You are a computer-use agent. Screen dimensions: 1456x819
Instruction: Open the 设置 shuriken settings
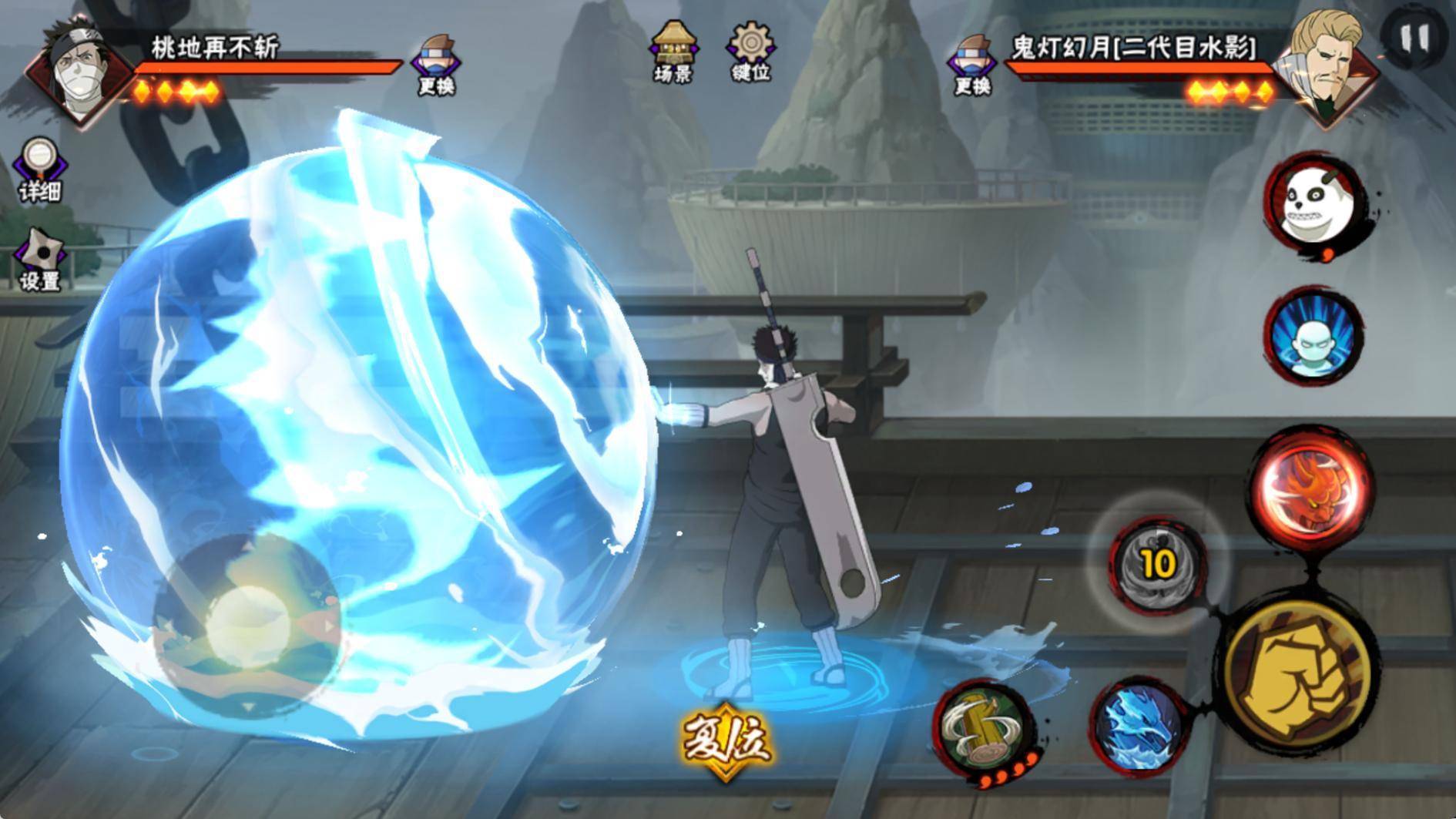pyautogui.click(x=40, y=260)
